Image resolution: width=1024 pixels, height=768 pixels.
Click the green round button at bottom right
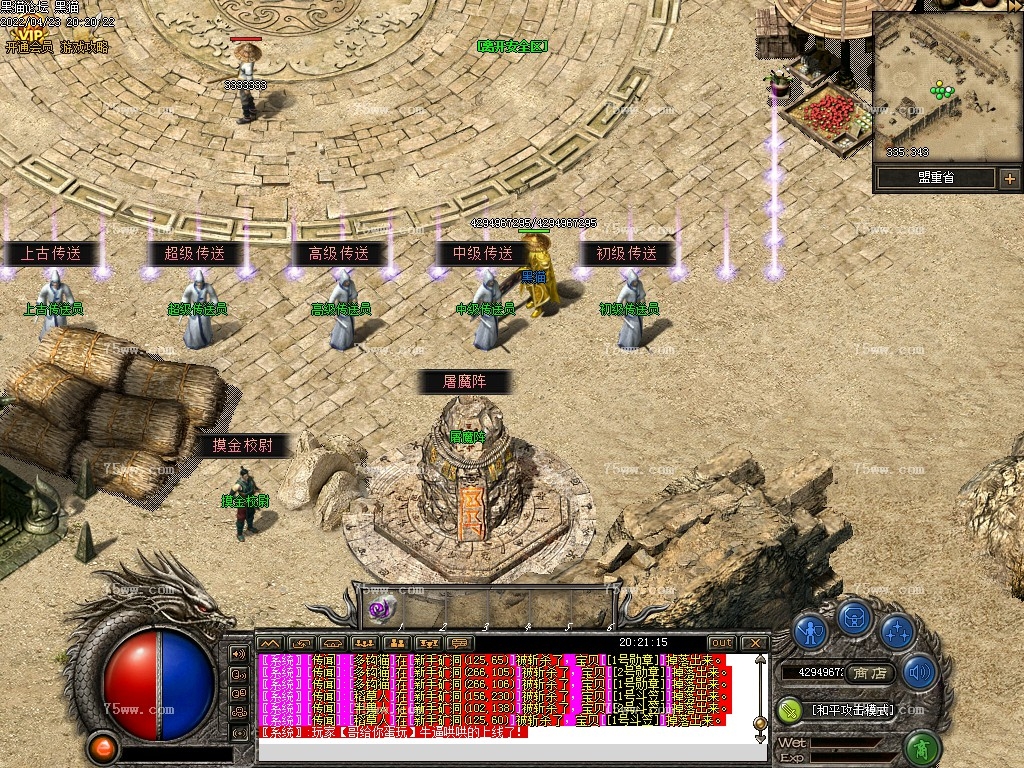[923, 747]
